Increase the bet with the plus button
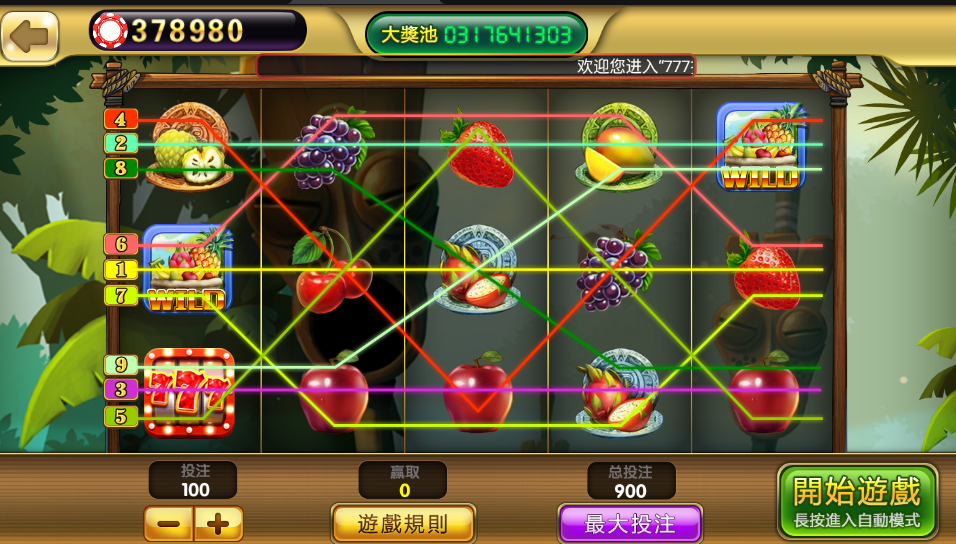The image size is (956, 544). coord(218,523)
